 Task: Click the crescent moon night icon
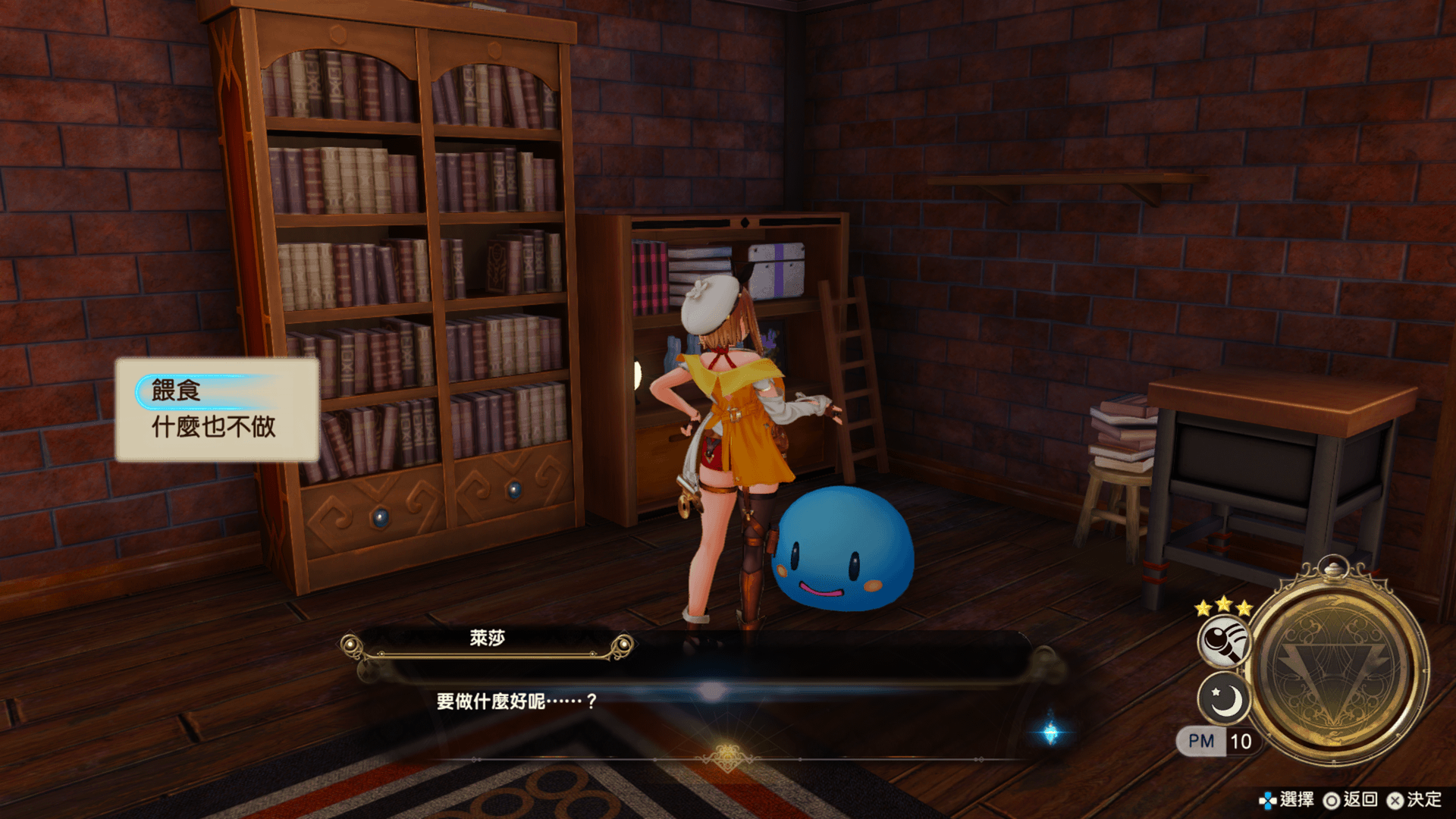click(x=1223, y=698)
